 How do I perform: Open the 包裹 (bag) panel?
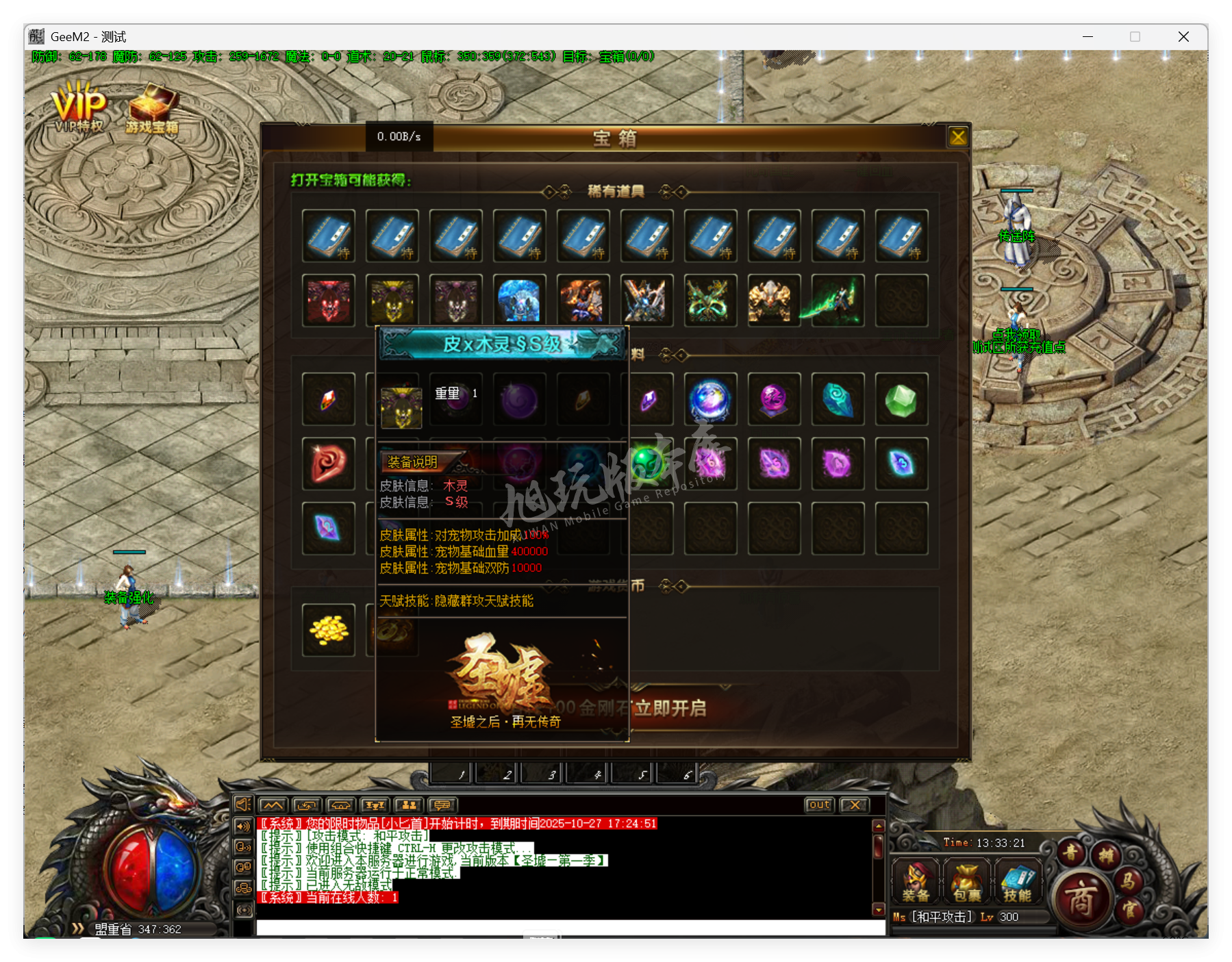pyautogui.click(x=966, y=881)
